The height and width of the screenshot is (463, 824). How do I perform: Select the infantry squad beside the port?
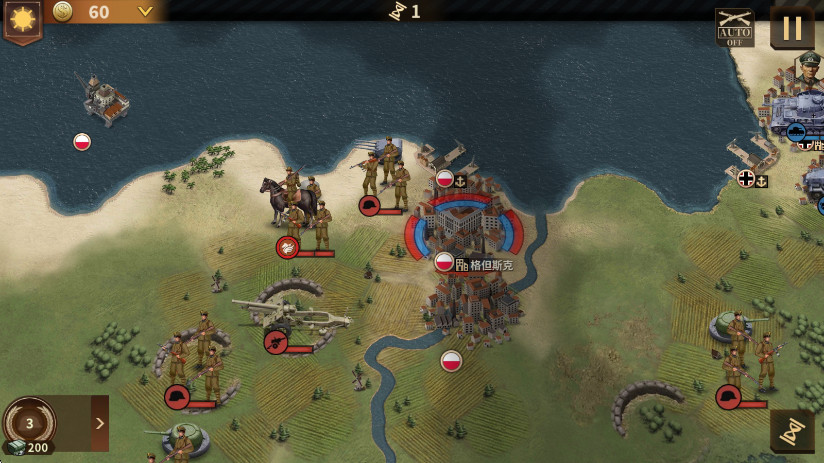pyautogui.click(x=385, y=172)
